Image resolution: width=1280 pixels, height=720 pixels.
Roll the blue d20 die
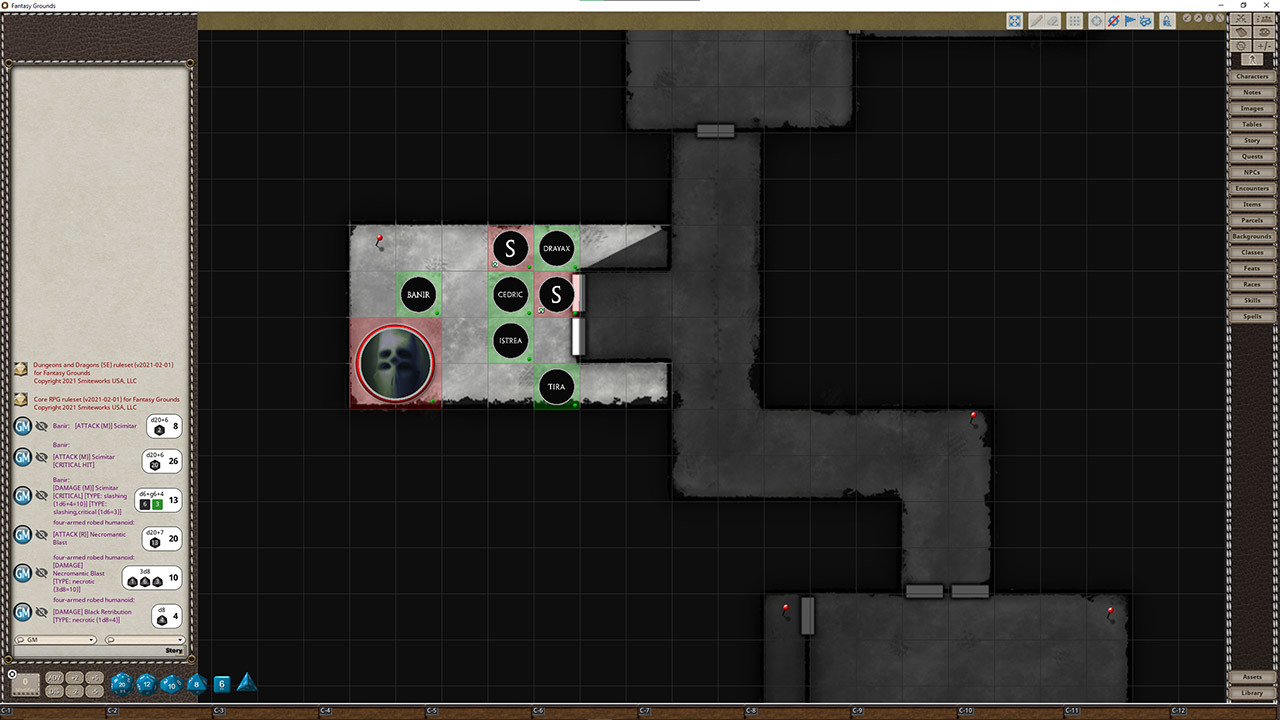[x=121, y=684]
